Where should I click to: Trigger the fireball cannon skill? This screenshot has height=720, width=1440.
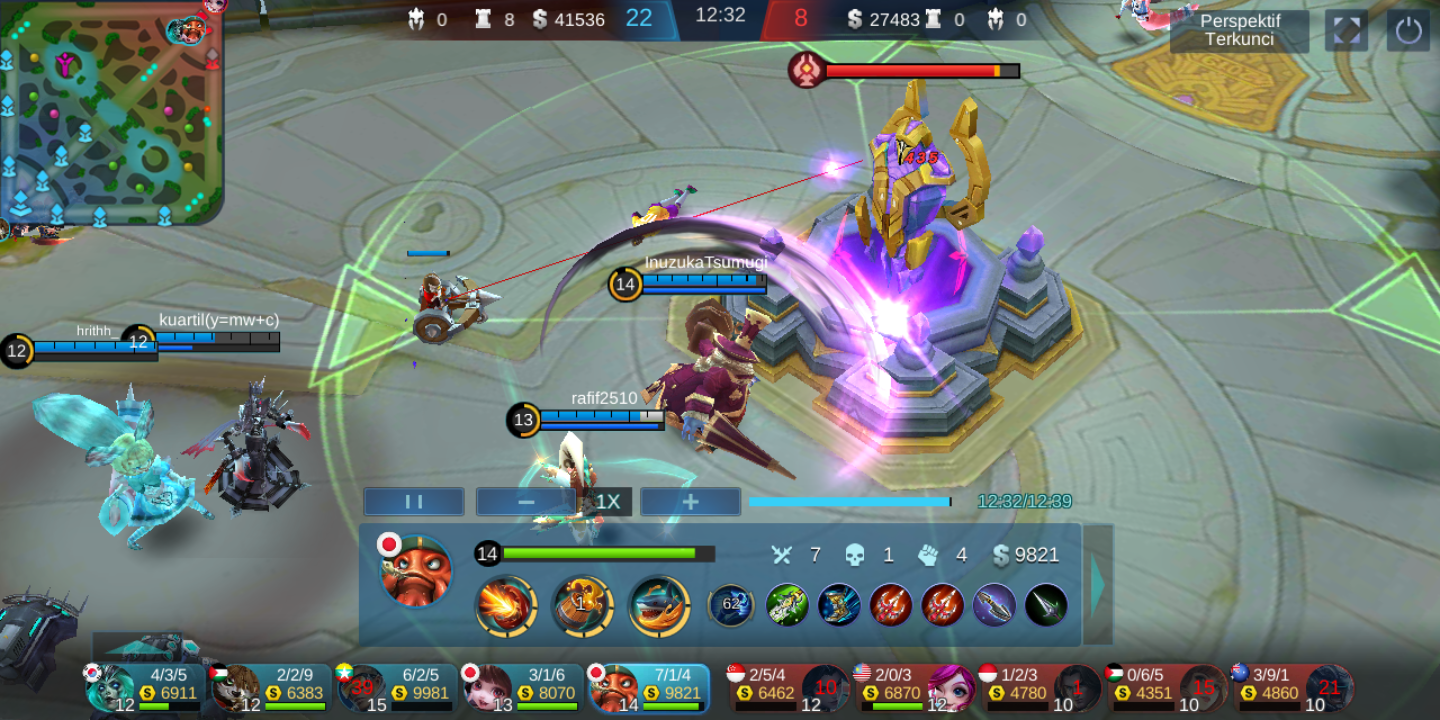point(508,607)
